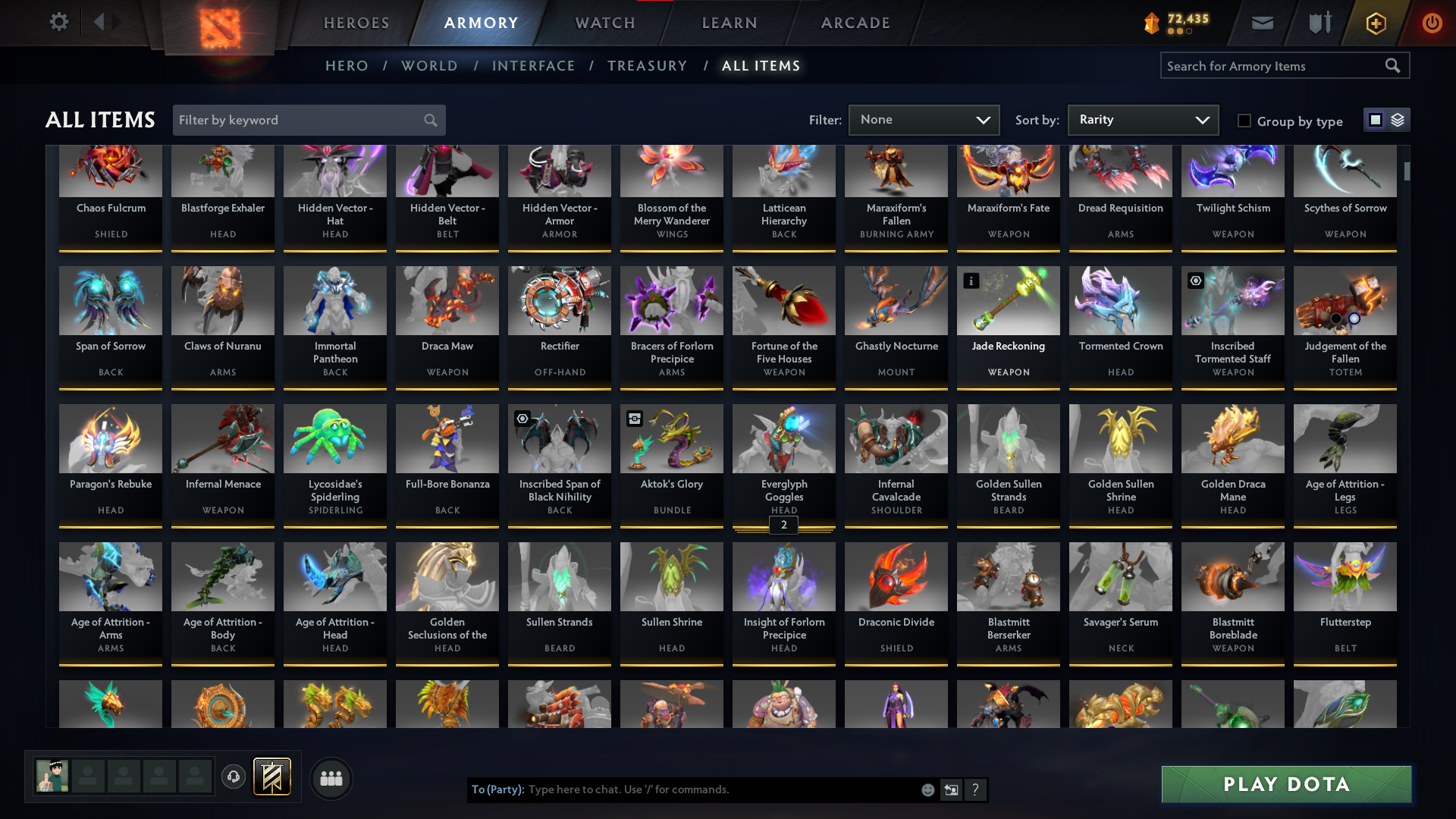Click the magnifier in Search for Armory Items

tap(1394, 65)
